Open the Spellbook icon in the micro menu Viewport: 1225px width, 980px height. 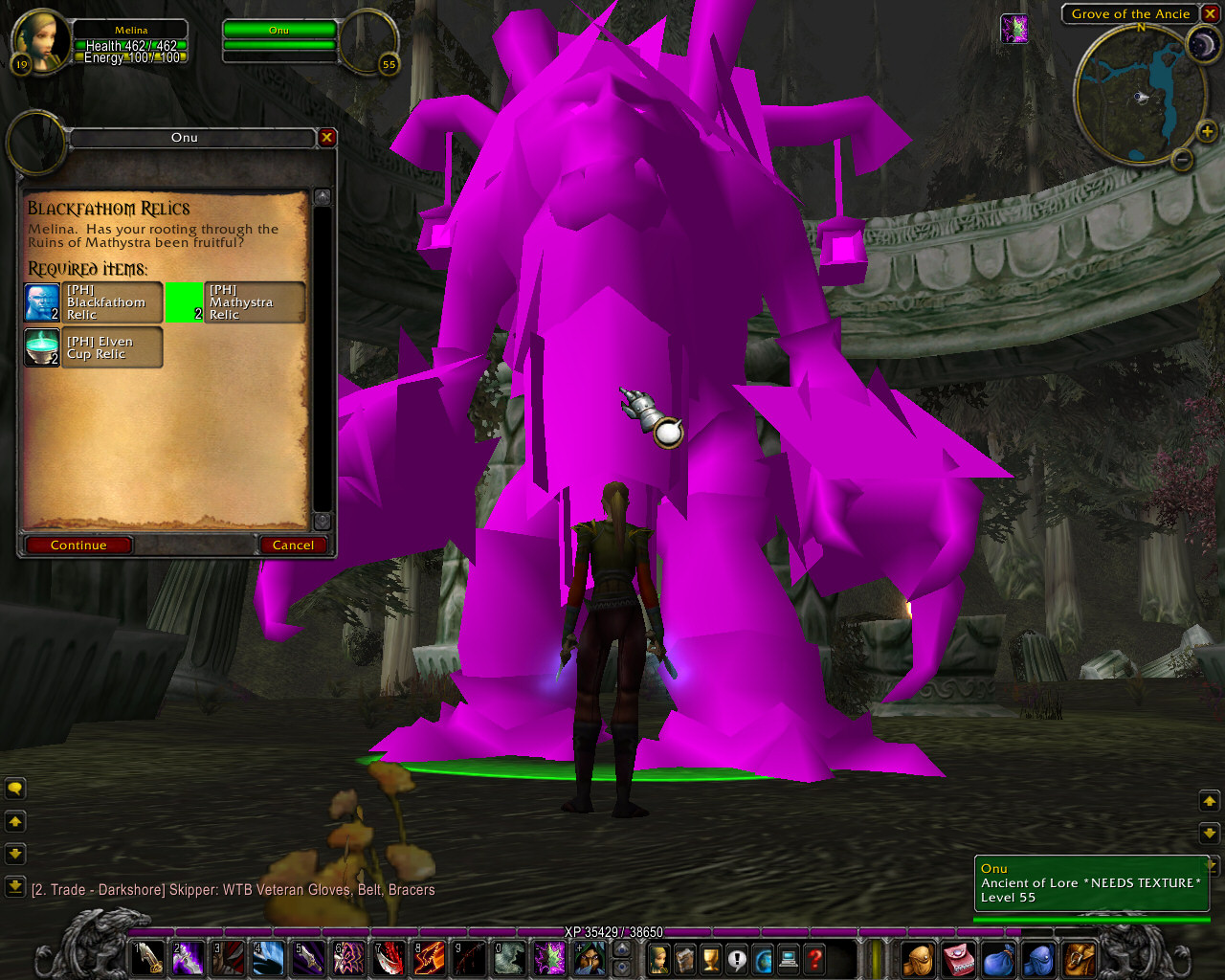[685, 958]
